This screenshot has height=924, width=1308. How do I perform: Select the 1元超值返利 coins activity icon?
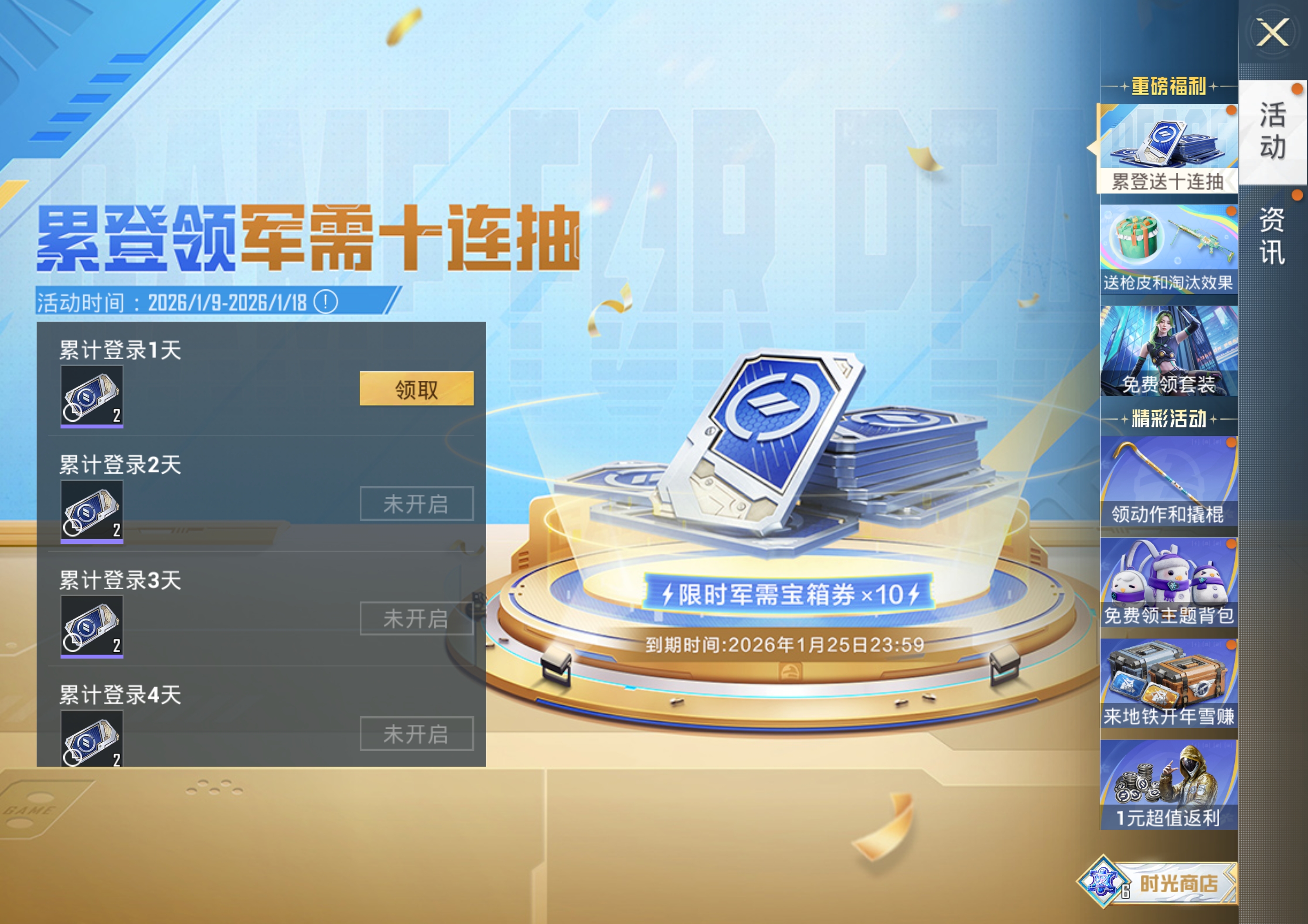click(x=1165, y=783)
